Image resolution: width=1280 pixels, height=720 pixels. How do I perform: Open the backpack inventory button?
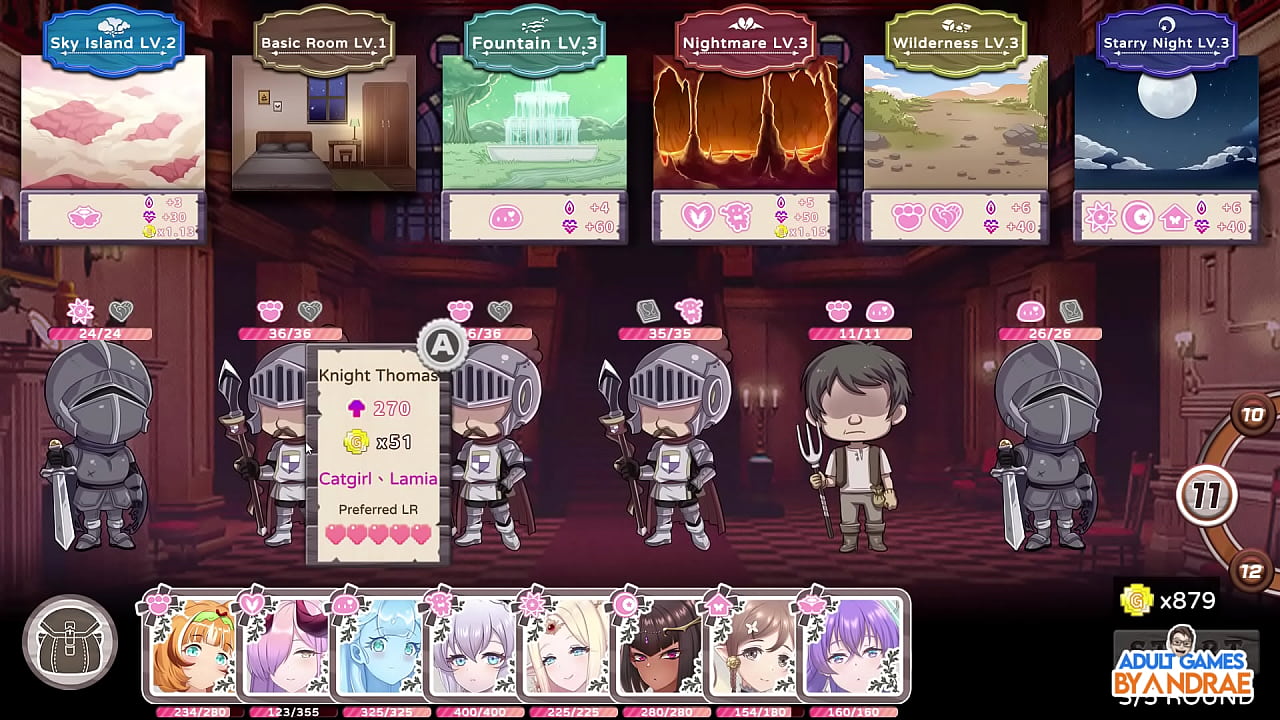(70, 642)
